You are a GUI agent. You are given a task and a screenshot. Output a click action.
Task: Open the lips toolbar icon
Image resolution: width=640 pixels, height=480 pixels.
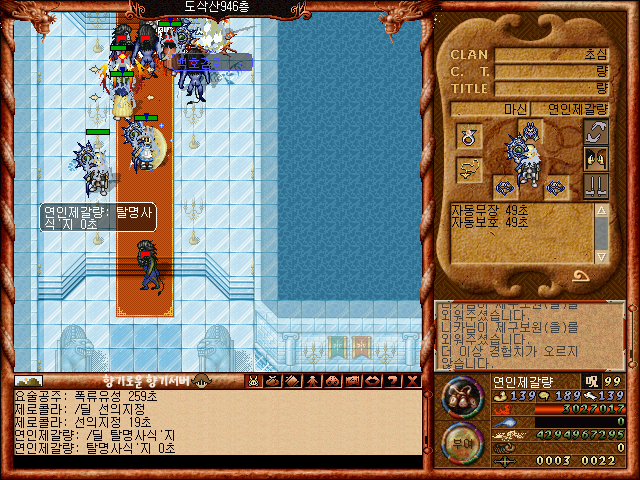[x=370, y=380]
